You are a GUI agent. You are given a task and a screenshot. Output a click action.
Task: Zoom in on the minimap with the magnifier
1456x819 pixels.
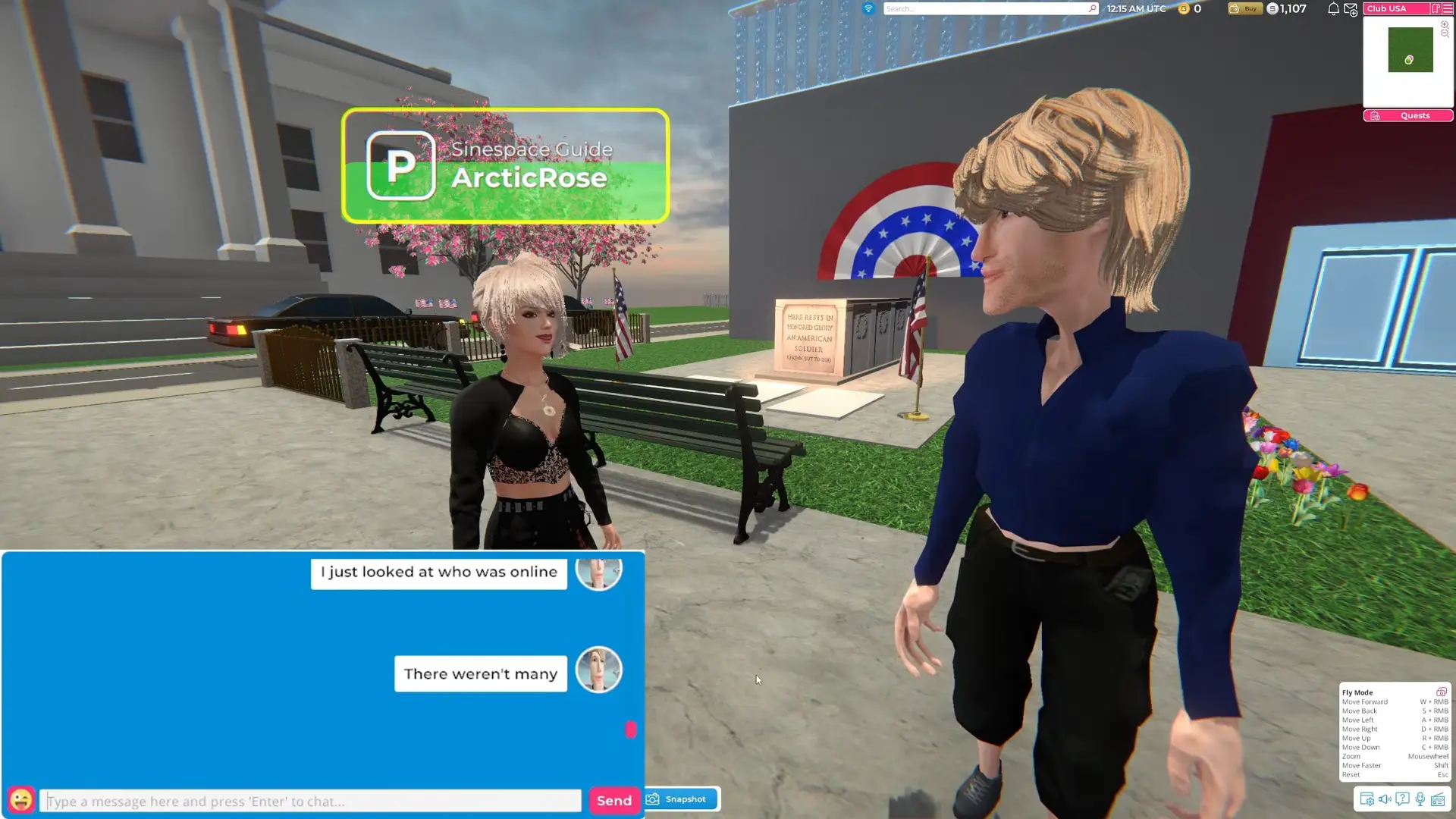(1445, 25)
